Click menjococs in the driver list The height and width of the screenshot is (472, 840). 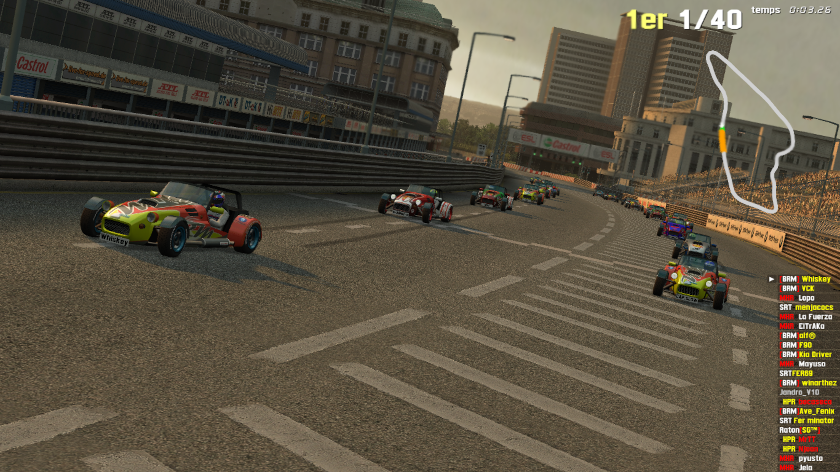(x=813, y=307)
